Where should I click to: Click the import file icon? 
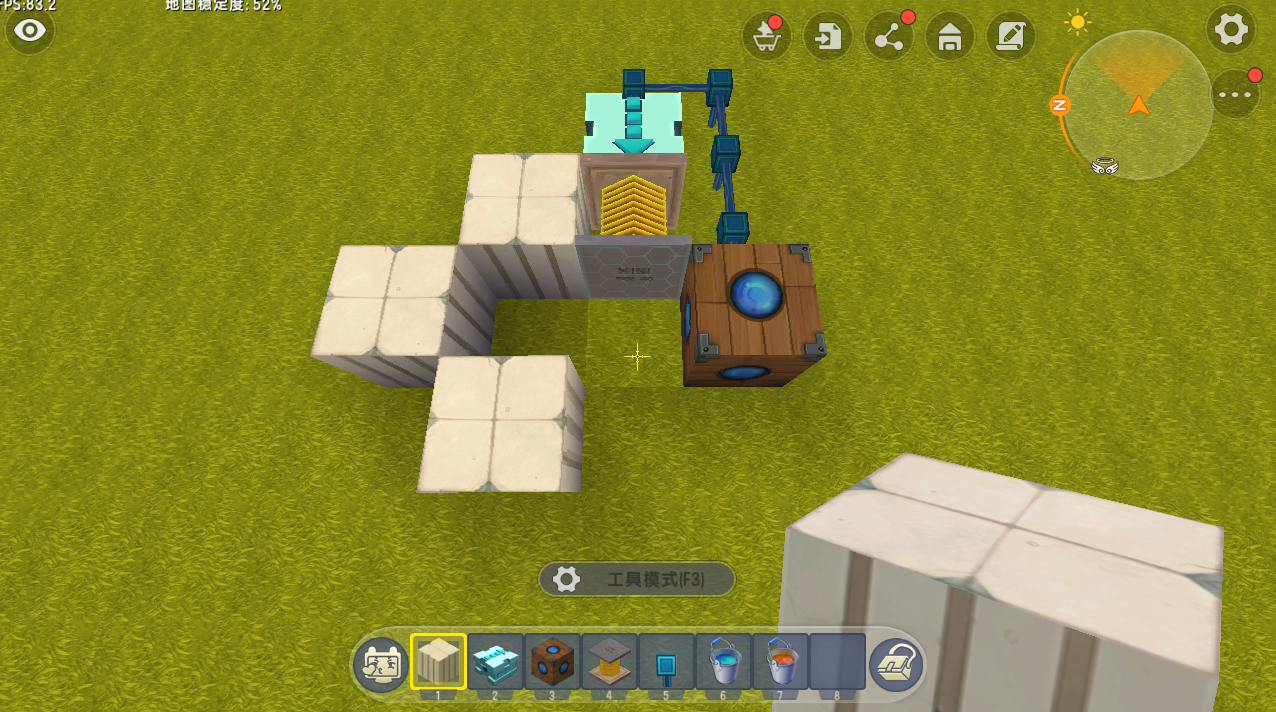(x=828, y=38)
